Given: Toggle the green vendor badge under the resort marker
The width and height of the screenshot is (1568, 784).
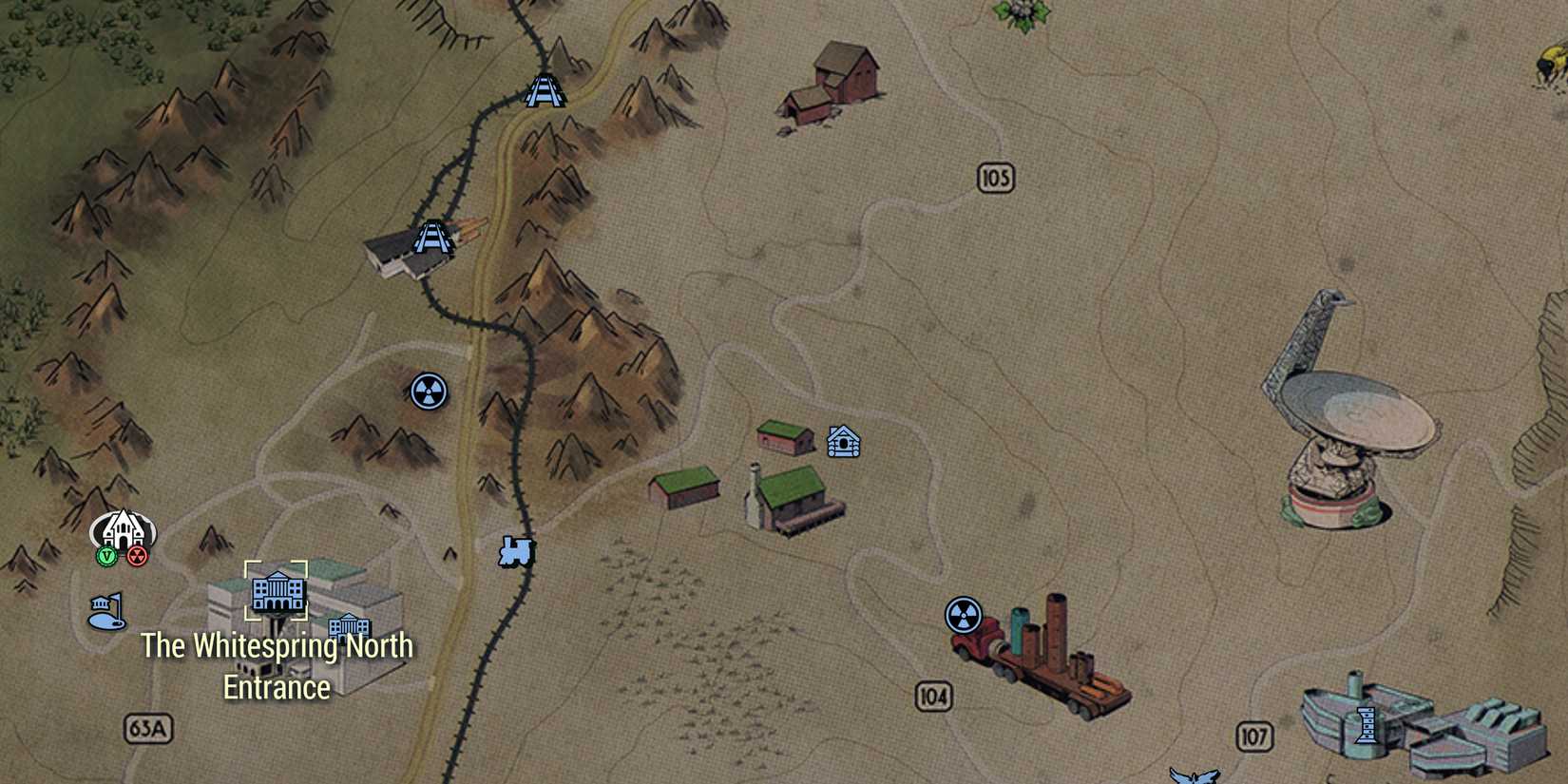Looking at the screenshot, I should (x=107, y=556).
